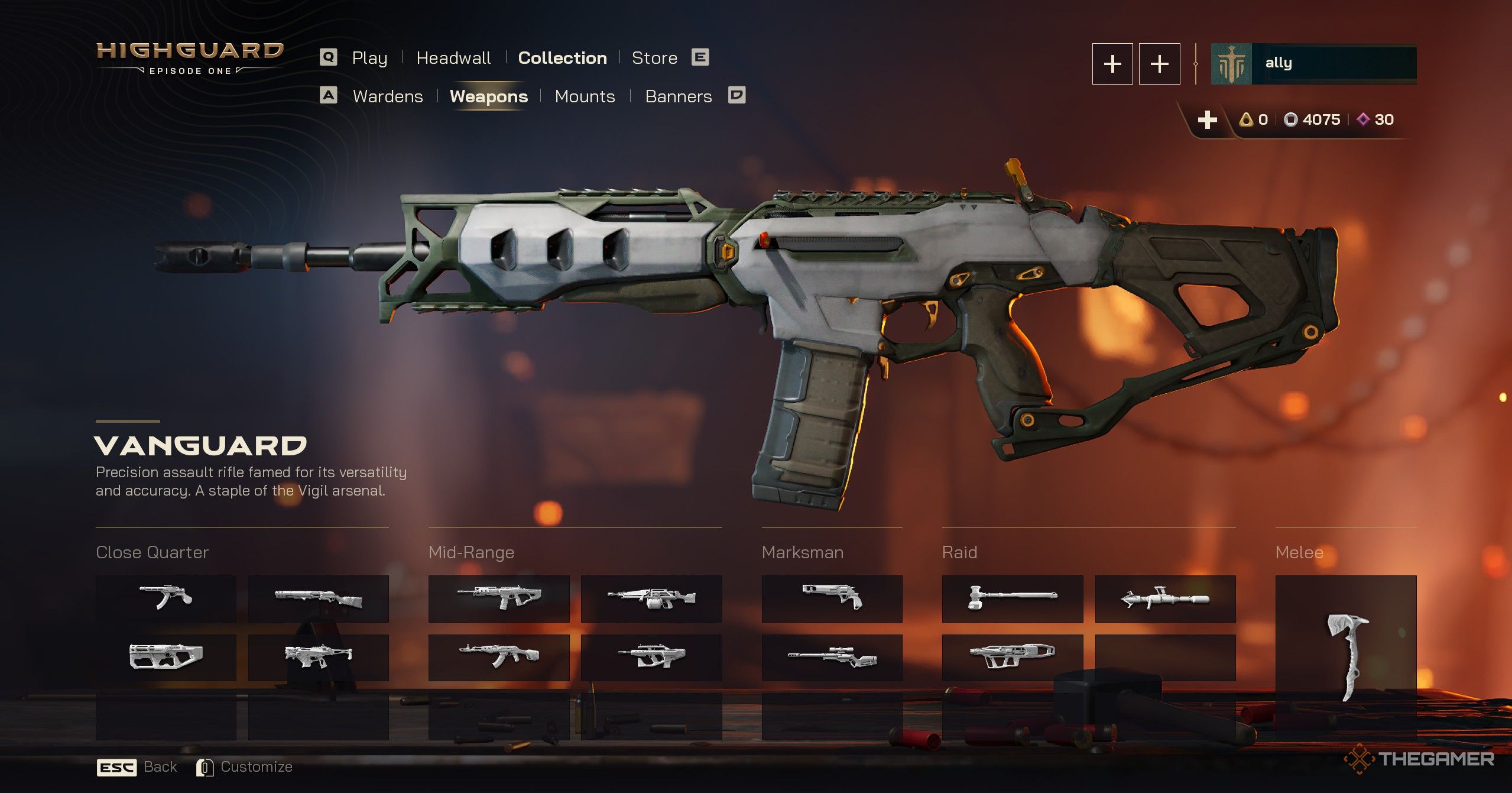Select the Vanguard assault rifle slot
Screen dimensions: 1512x793
pyautogui.click(x=499, y=598)
